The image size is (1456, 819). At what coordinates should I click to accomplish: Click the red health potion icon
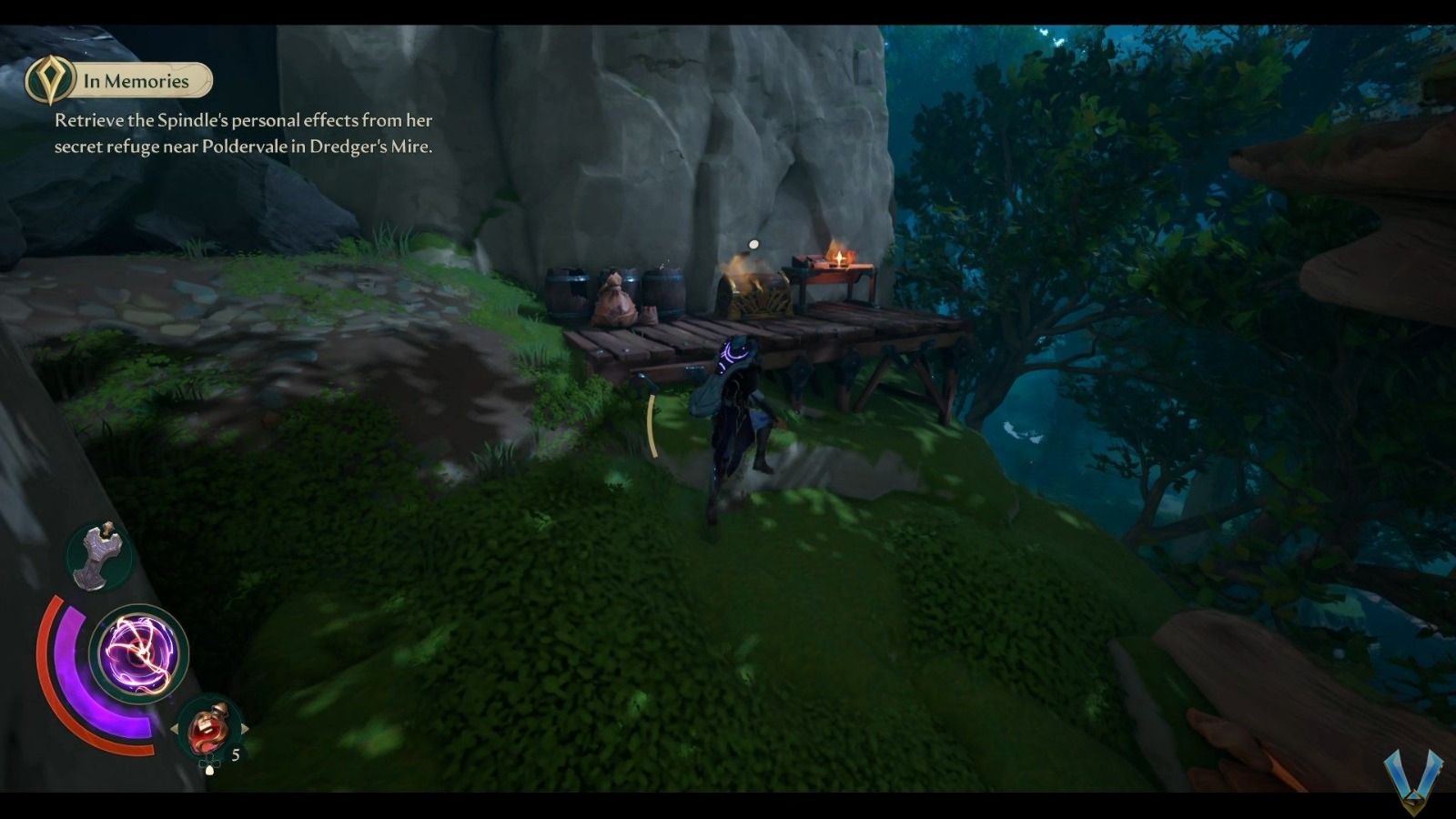click(x=207, y=728)
